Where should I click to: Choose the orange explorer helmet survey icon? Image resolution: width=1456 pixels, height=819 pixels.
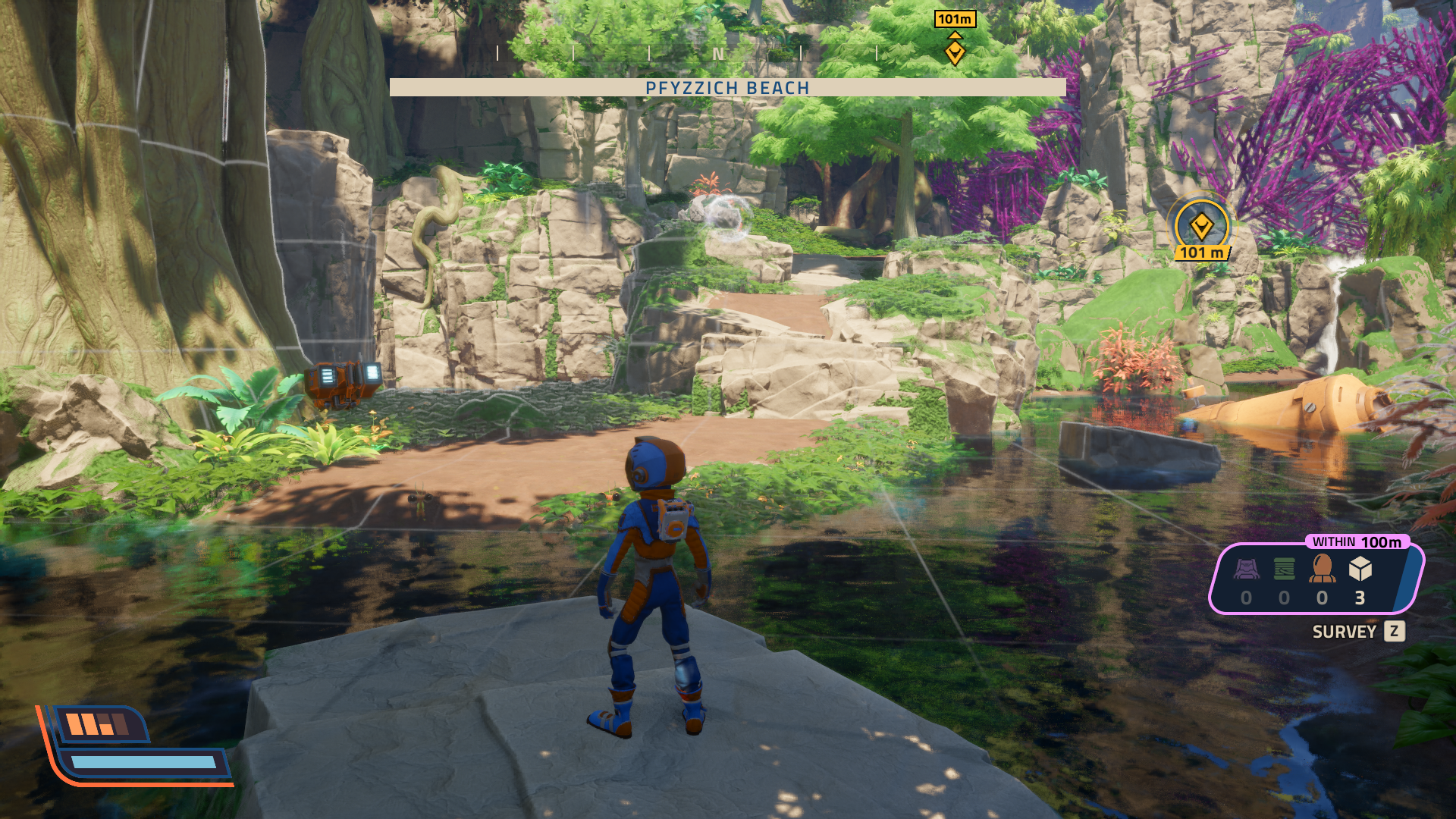point(1322,569)
